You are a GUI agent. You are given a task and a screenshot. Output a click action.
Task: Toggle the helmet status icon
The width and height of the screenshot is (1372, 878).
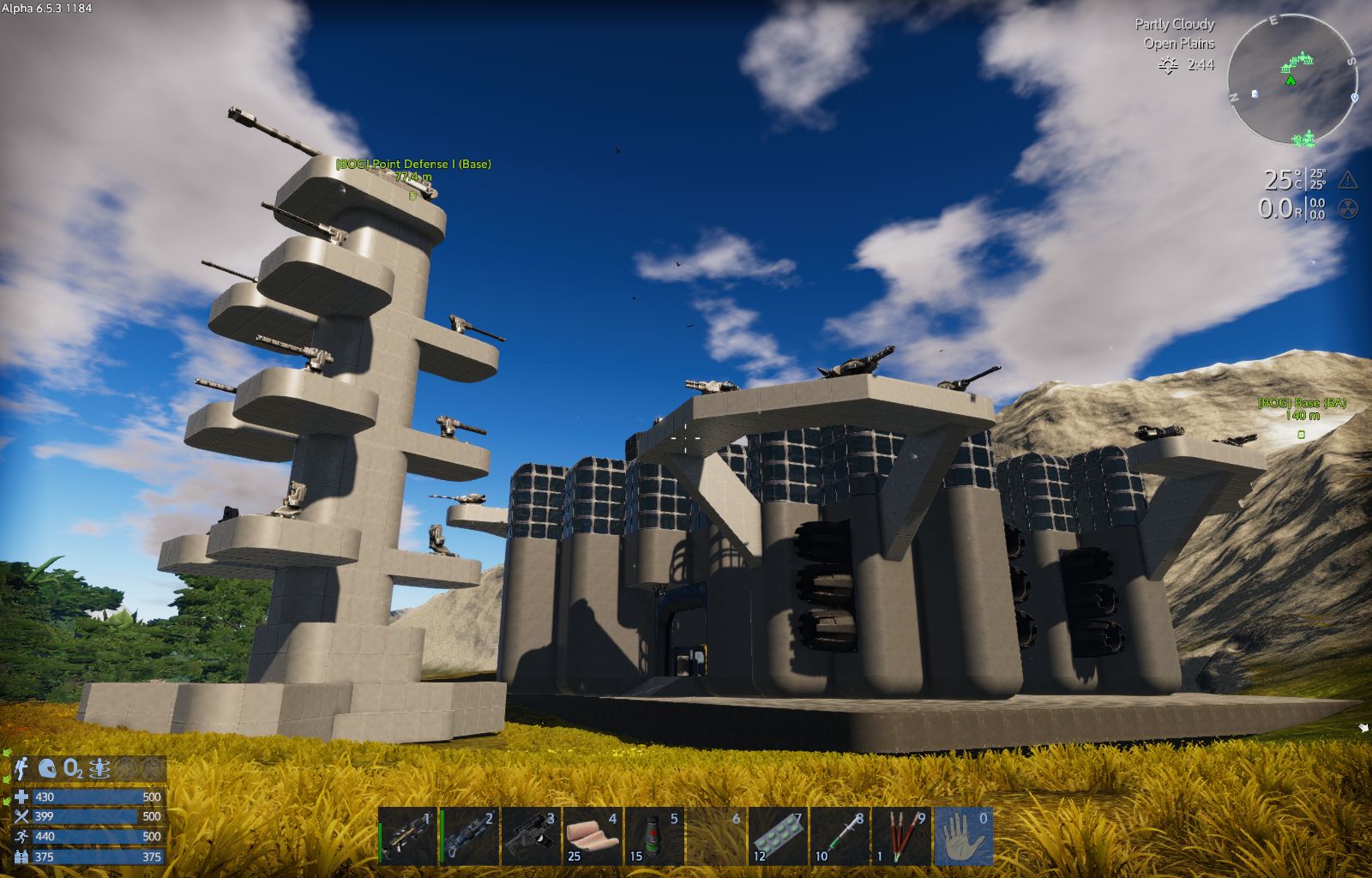47,769
